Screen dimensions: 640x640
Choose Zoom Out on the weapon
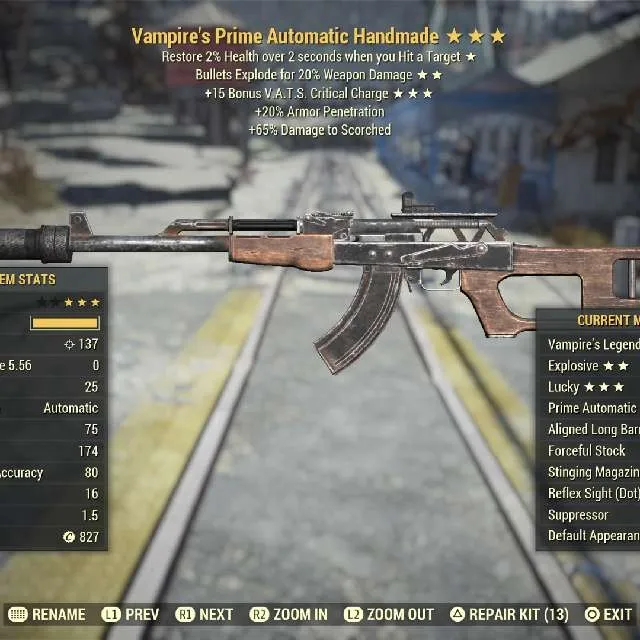[389, 614]
